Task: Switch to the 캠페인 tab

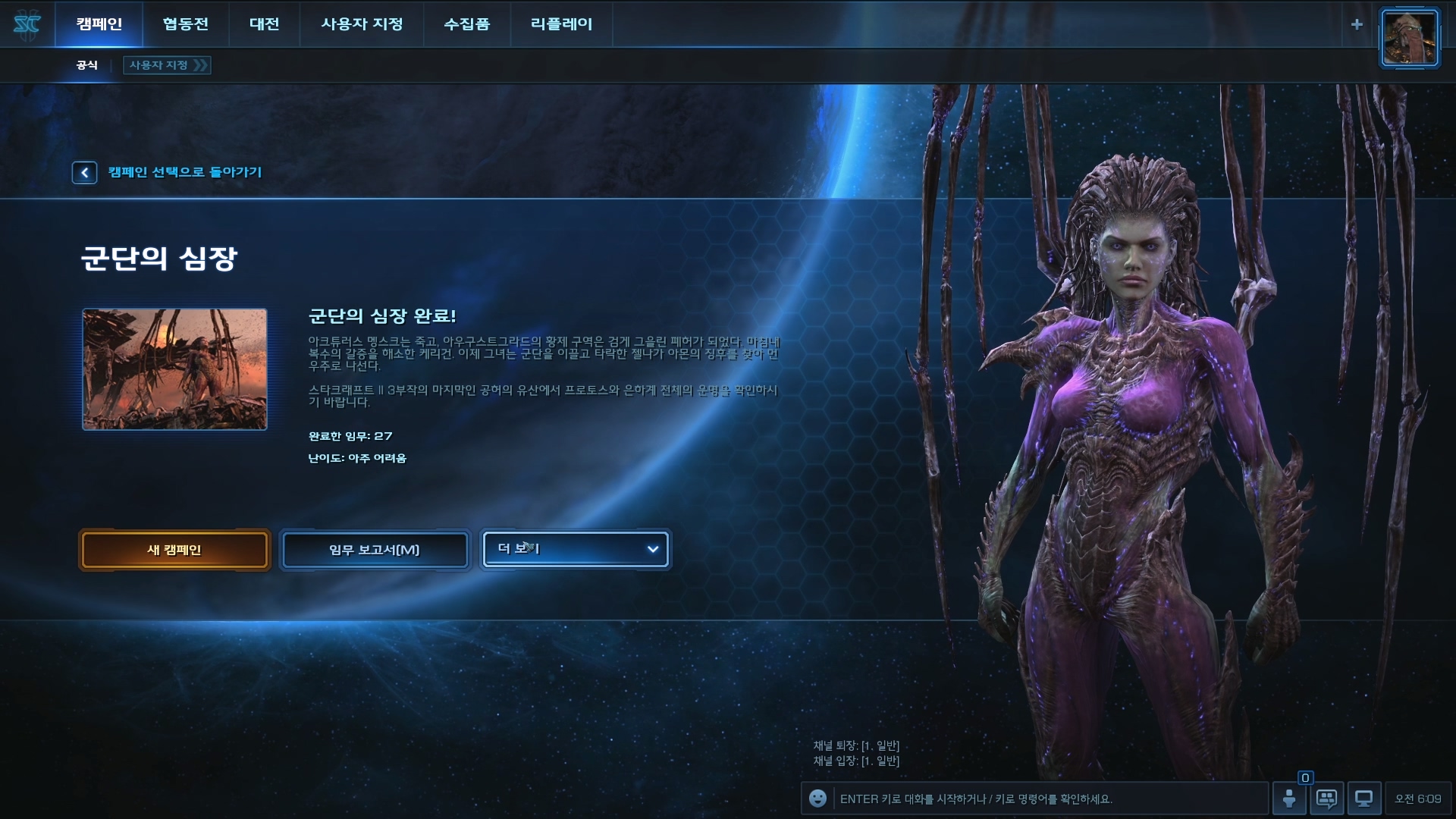Action: click(x=99, y=24)
